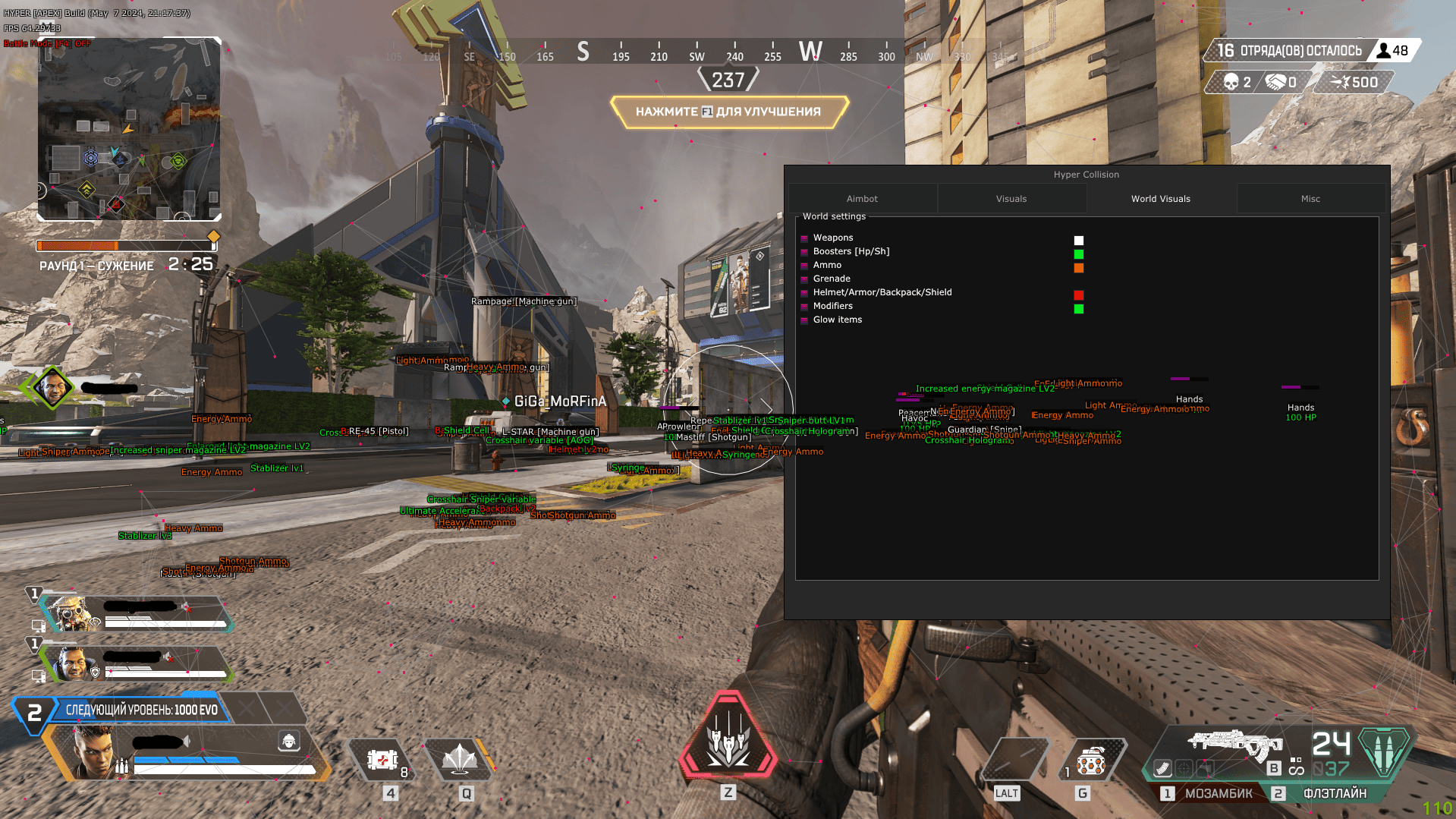Disable the Weapons world setting checkbox
This screenshot has height=819, width=1456.
805,240
